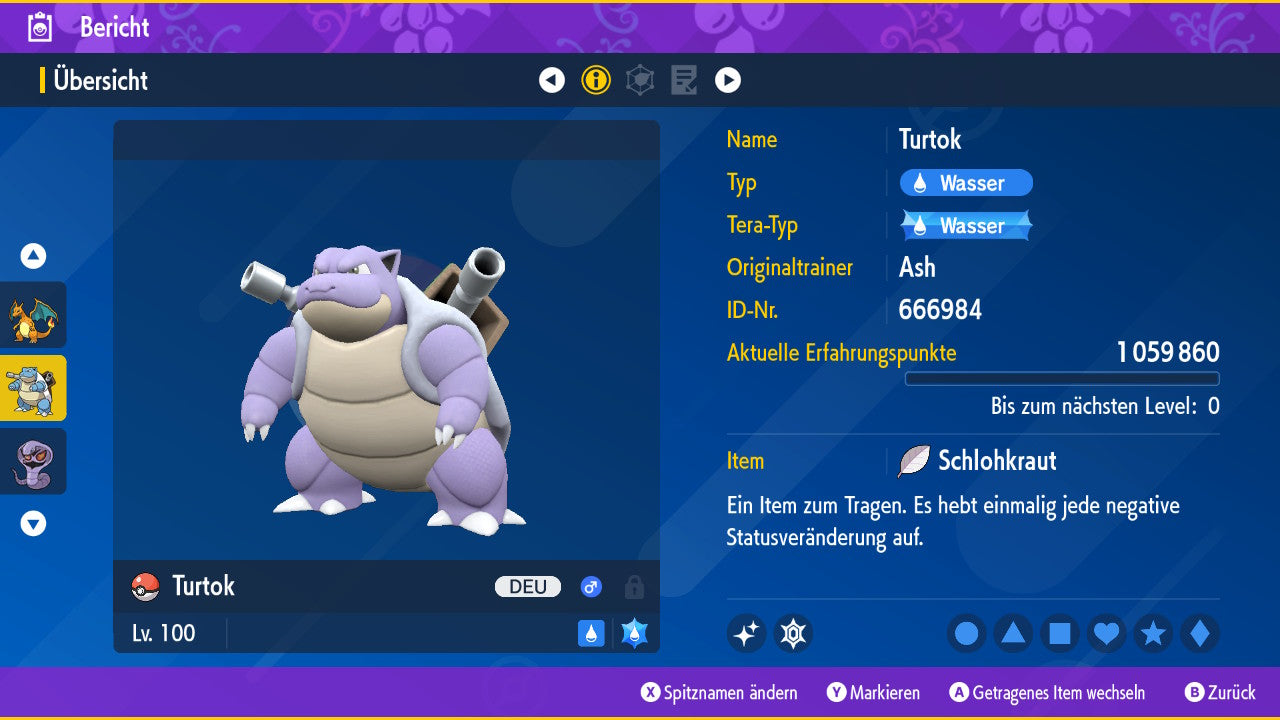The image size is (1280, 720).
Task: Toggle the triangle marking
Action: pyautogui.click(x=1013, y=633)
